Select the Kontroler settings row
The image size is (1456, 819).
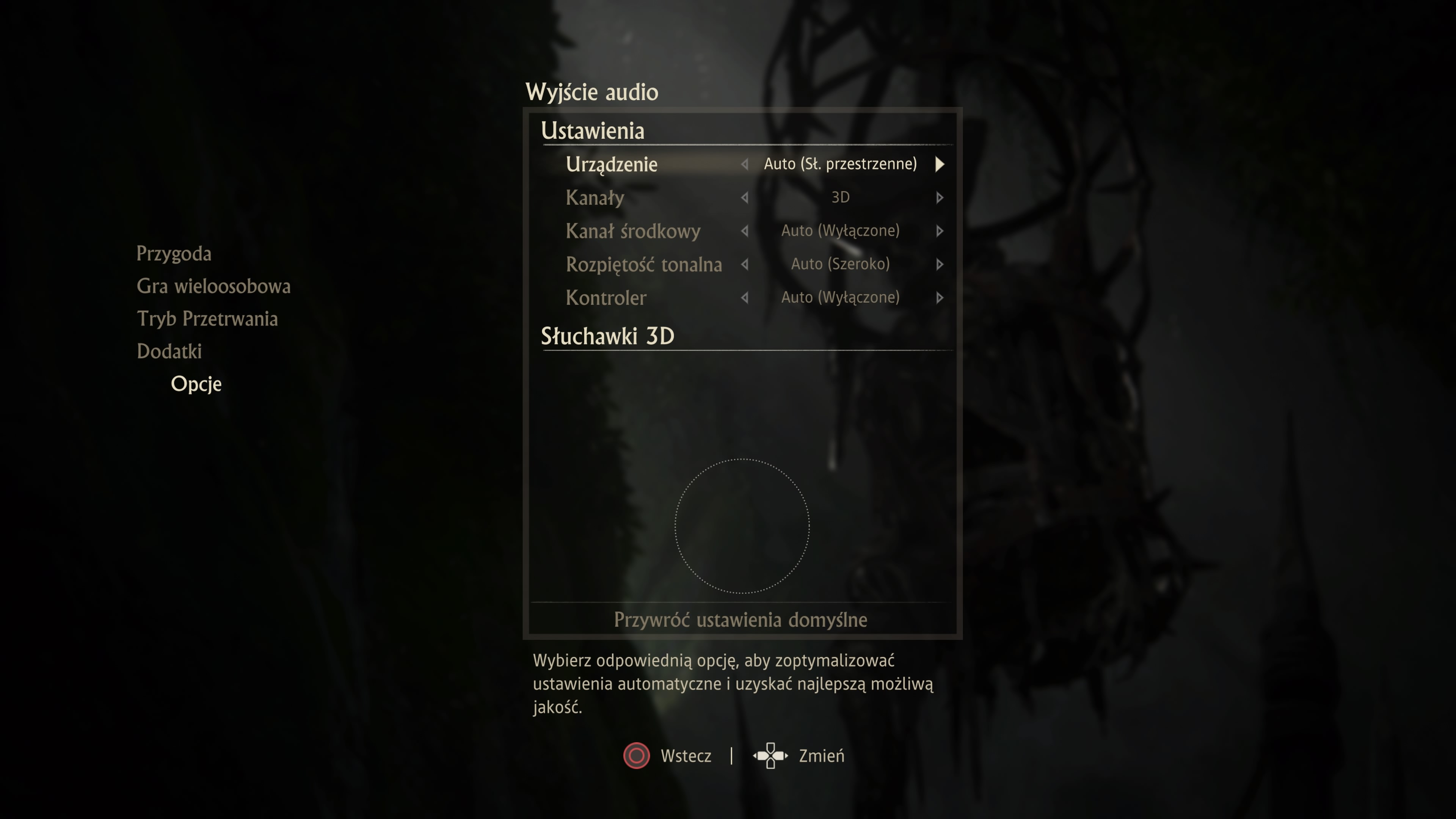[x=606, y=298]
